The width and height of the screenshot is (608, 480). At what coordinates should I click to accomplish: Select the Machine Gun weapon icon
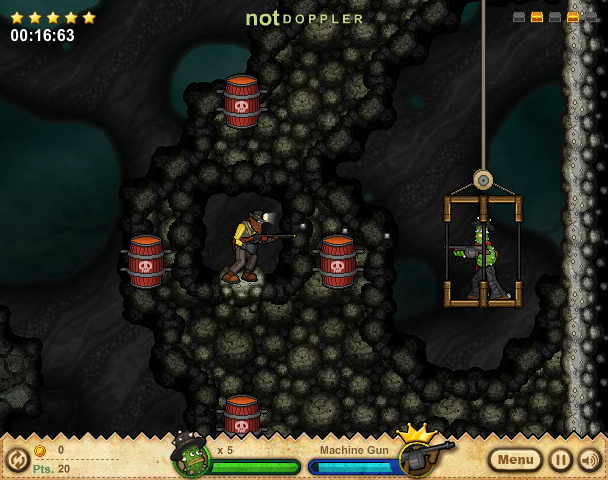pyautogui.click(x=418, y=456)
